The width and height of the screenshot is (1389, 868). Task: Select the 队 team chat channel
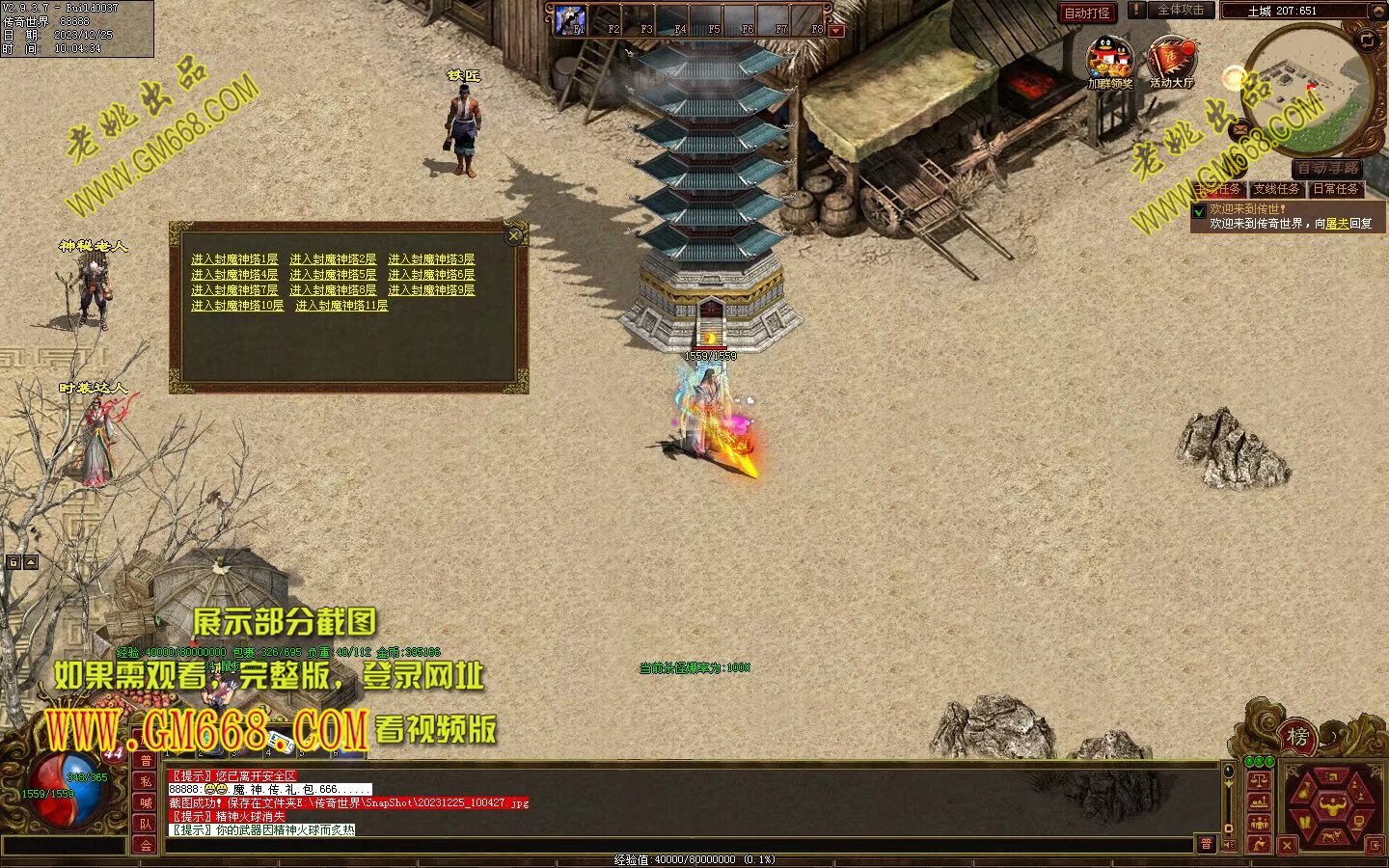click(146, 824)
